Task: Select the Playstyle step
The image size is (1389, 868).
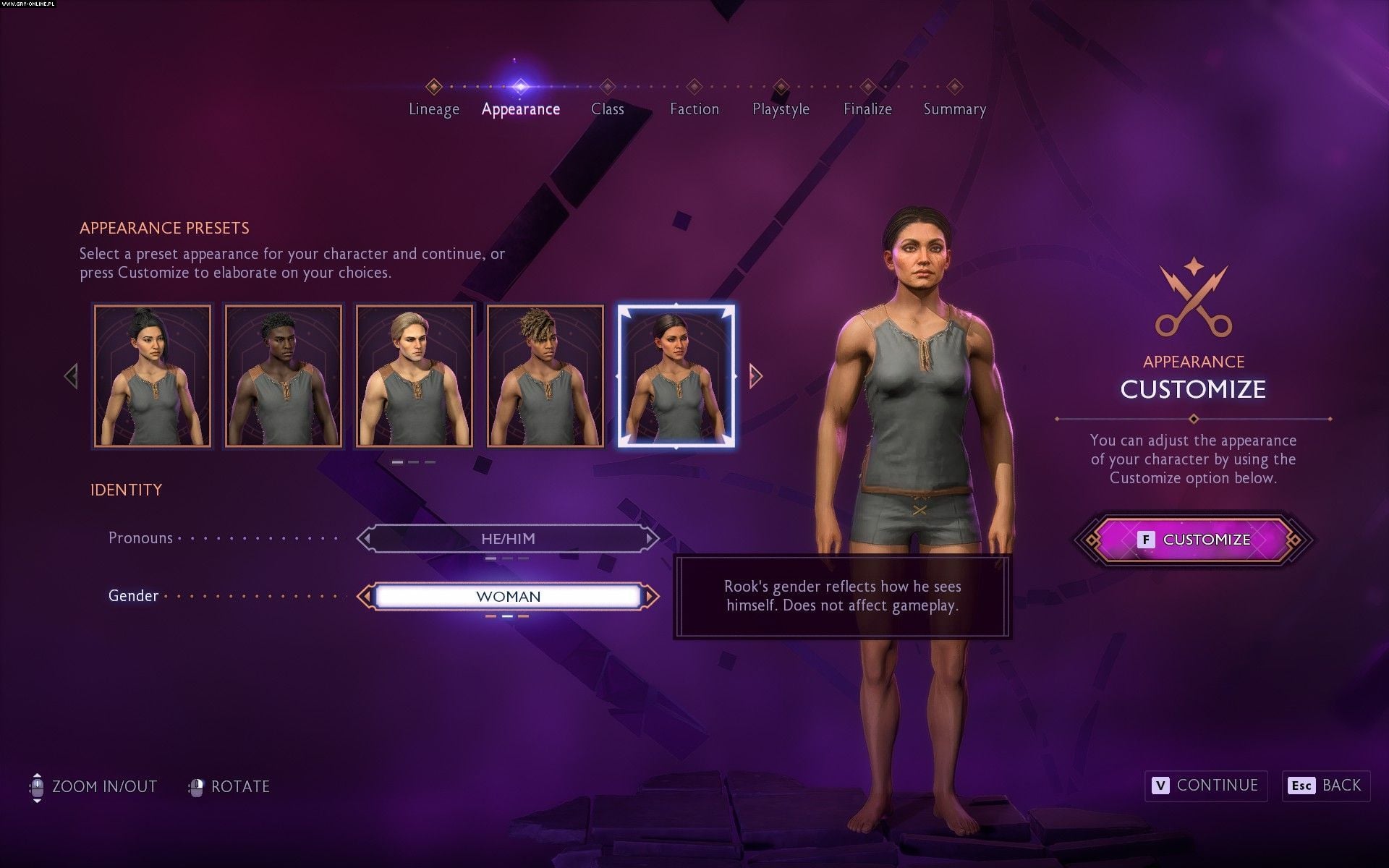Action: tap(781, 109)
